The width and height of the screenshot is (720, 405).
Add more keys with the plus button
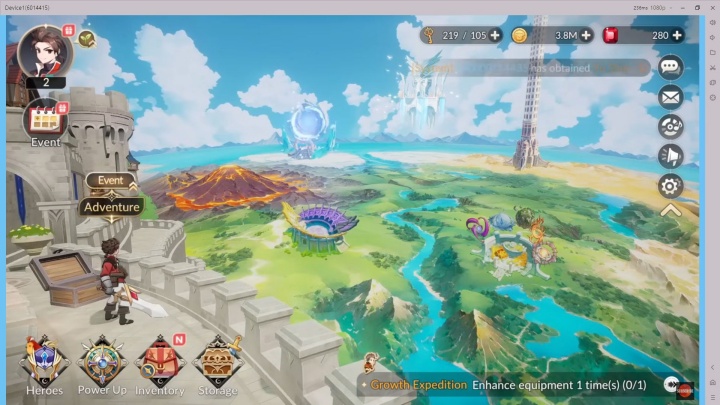(x=495, y=35)
